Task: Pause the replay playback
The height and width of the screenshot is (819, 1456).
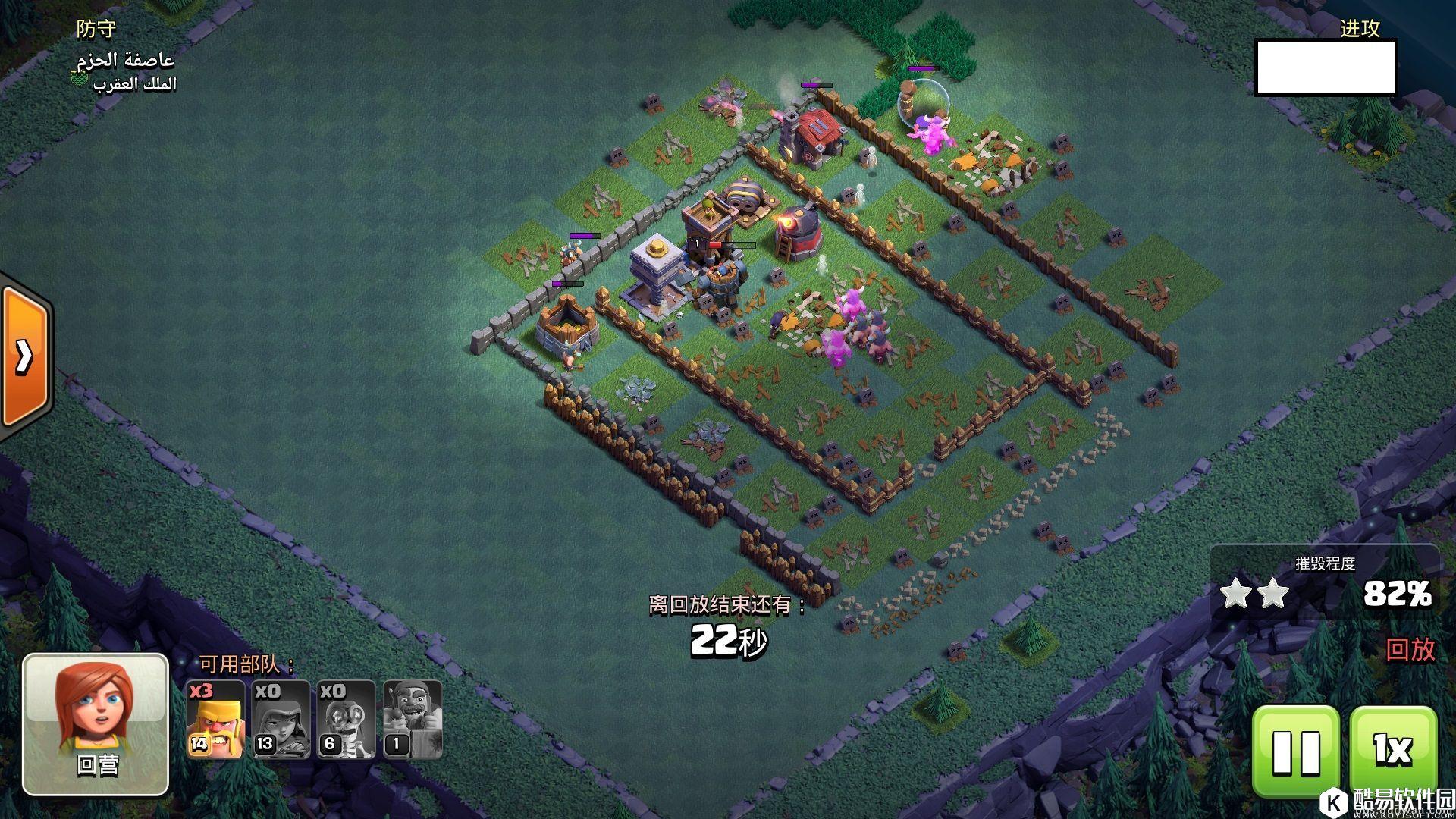Action: point(1296,750)
